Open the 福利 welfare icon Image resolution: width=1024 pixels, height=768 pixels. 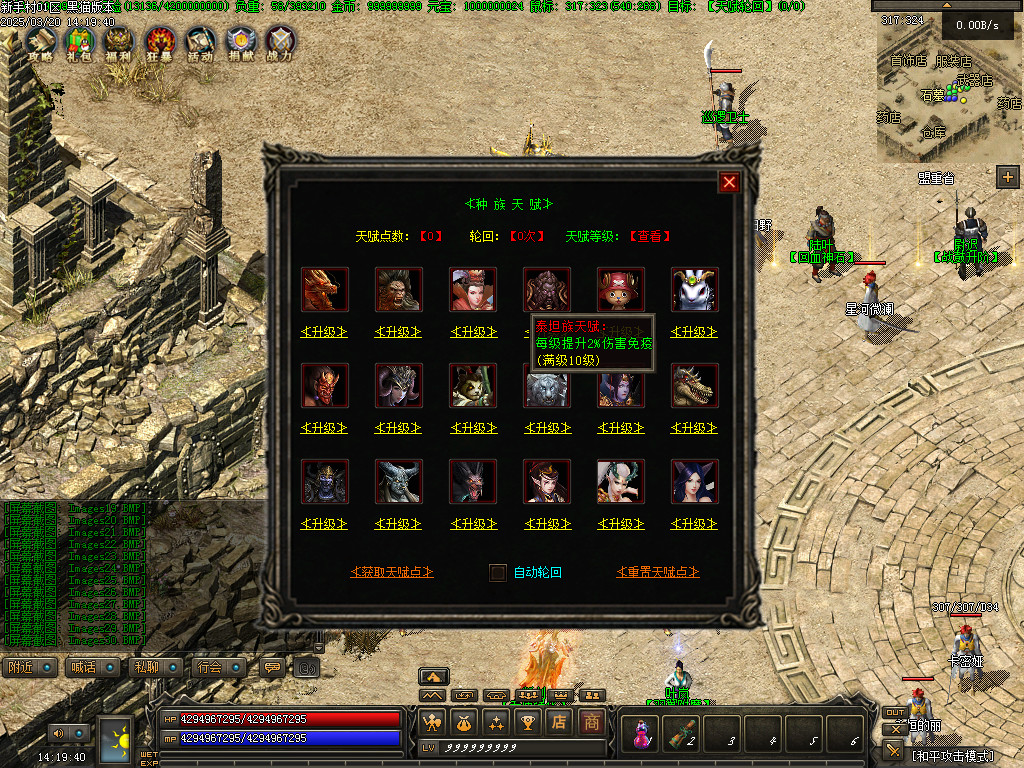pos(119,43)
